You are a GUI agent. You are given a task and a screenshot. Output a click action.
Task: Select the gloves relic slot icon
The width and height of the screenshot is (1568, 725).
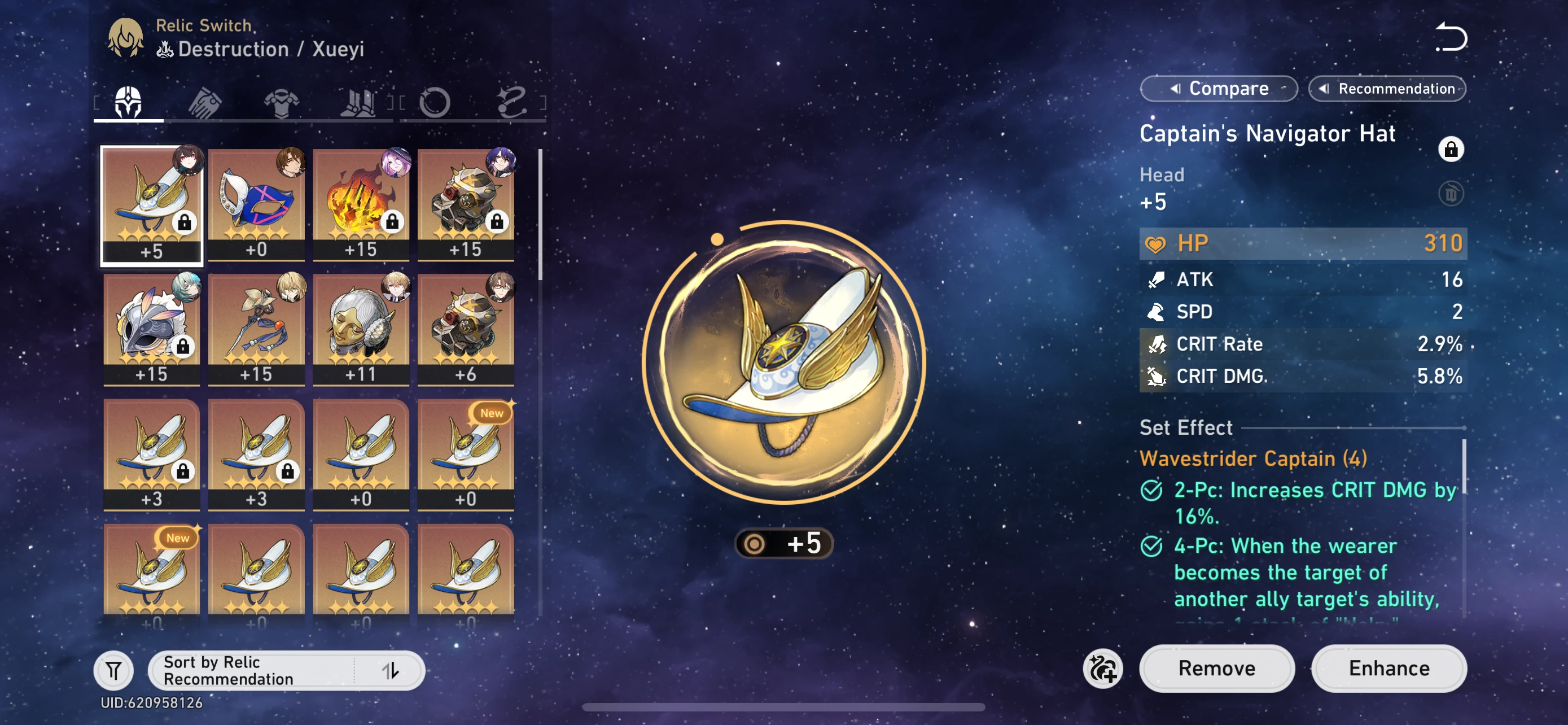click(204, 101)
